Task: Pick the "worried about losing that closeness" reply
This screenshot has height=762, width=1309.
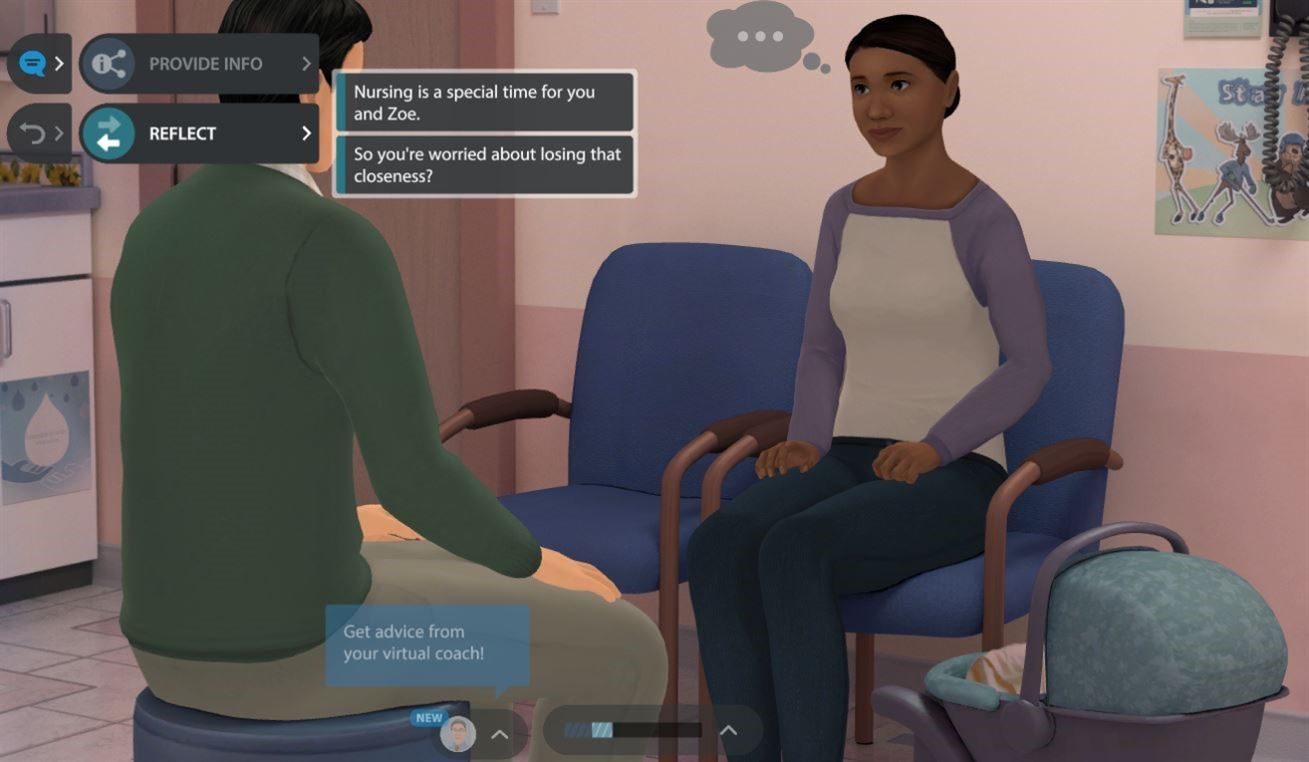Action: click(x=484, y=166)
